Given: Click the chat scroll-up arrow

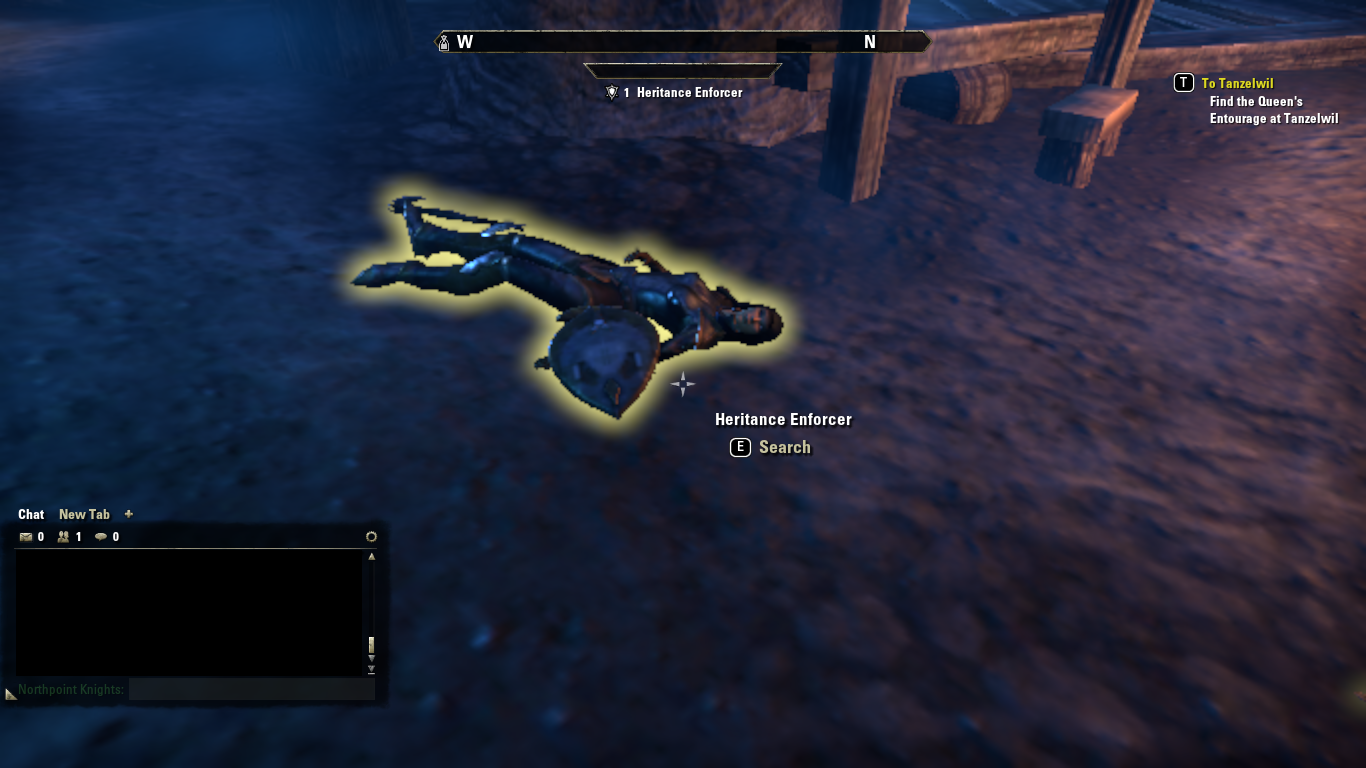Looking at the screenshot, I should [371, 556].
